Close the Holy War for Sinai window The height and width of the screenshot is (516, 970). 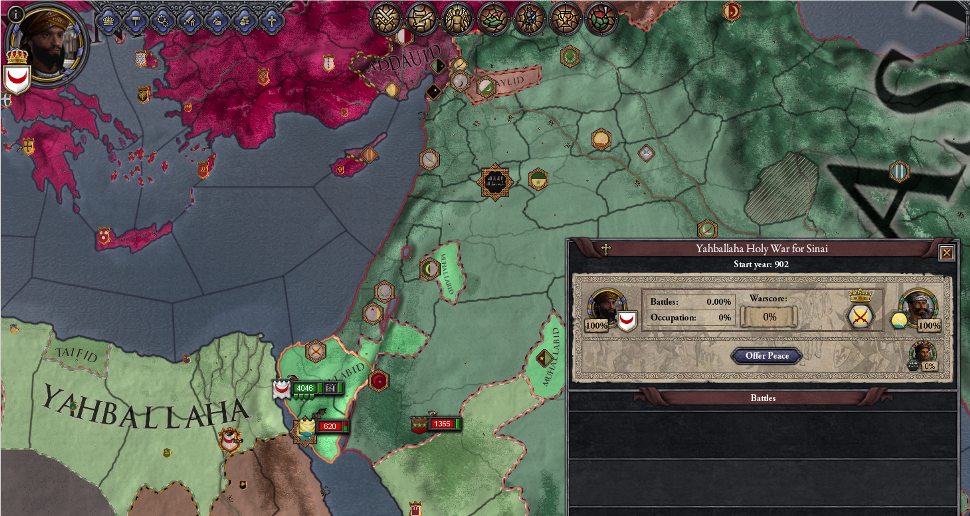(946, 253)
